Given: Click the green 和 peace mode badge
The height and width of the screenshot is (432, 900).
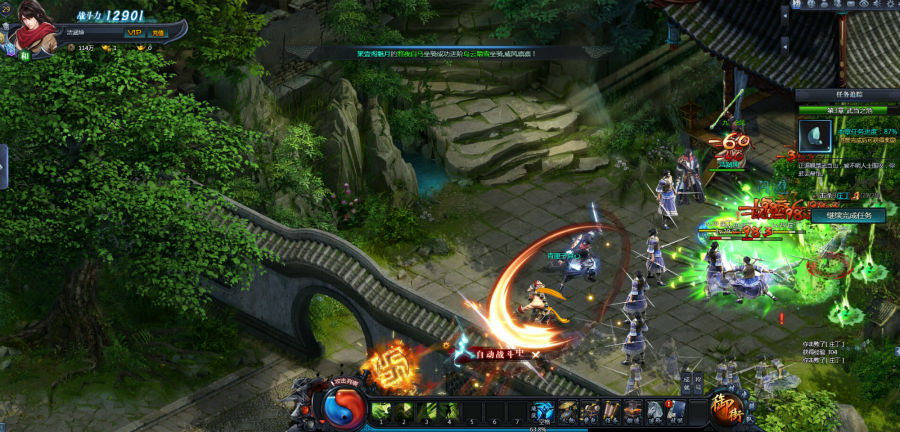Looking at the screenshot, I should click(x=23, y=57).
